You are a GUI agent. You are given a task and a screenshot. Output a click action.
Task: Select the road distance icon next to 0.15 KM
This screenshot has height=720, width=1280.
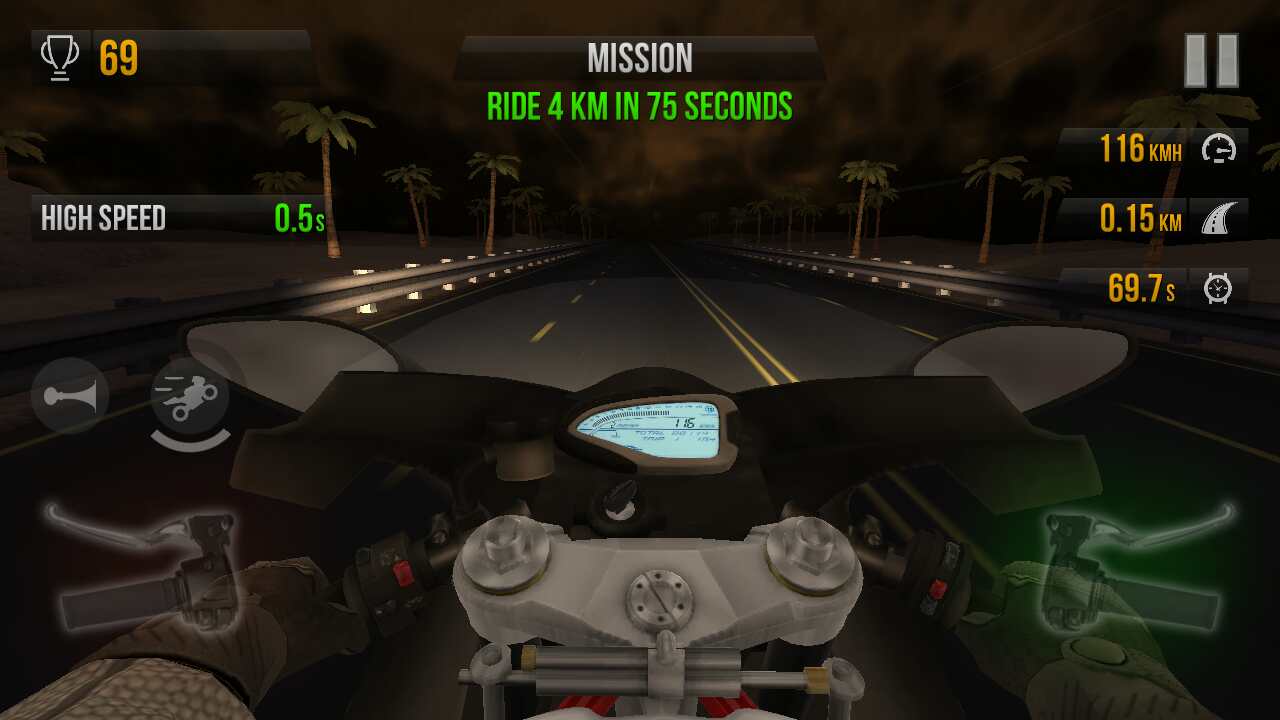tap(1218, 219)
